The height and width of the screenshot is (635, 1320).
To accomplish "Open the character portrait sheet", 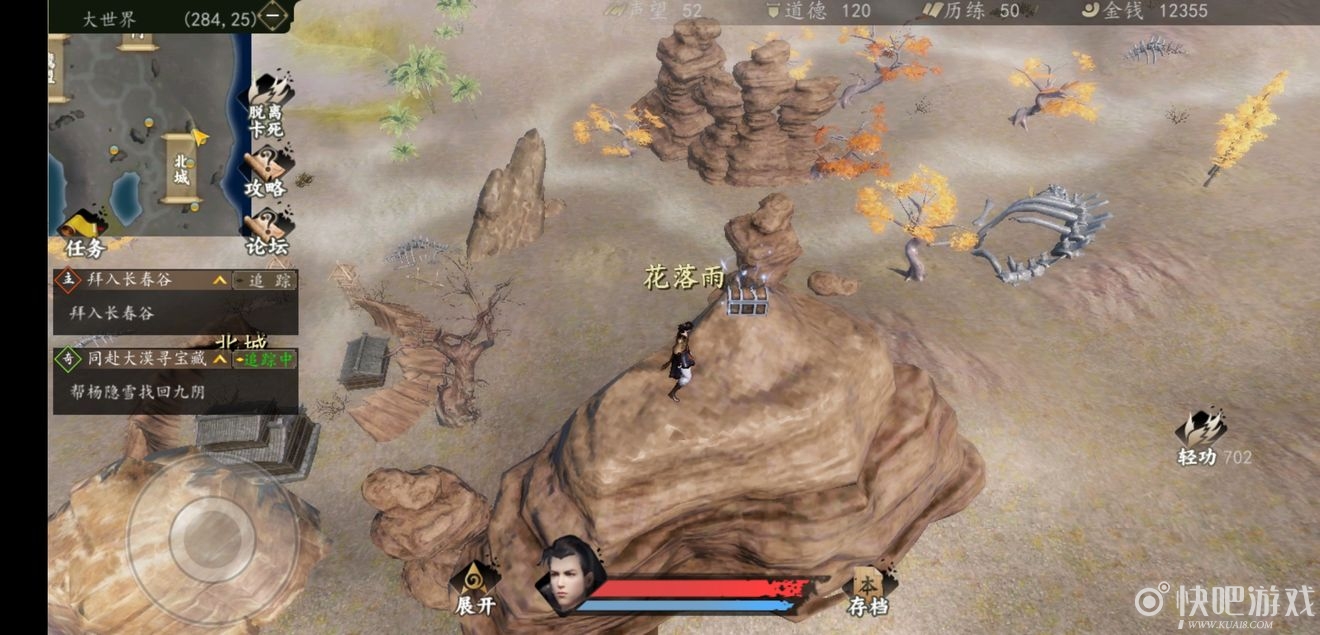I will [570, 578].
